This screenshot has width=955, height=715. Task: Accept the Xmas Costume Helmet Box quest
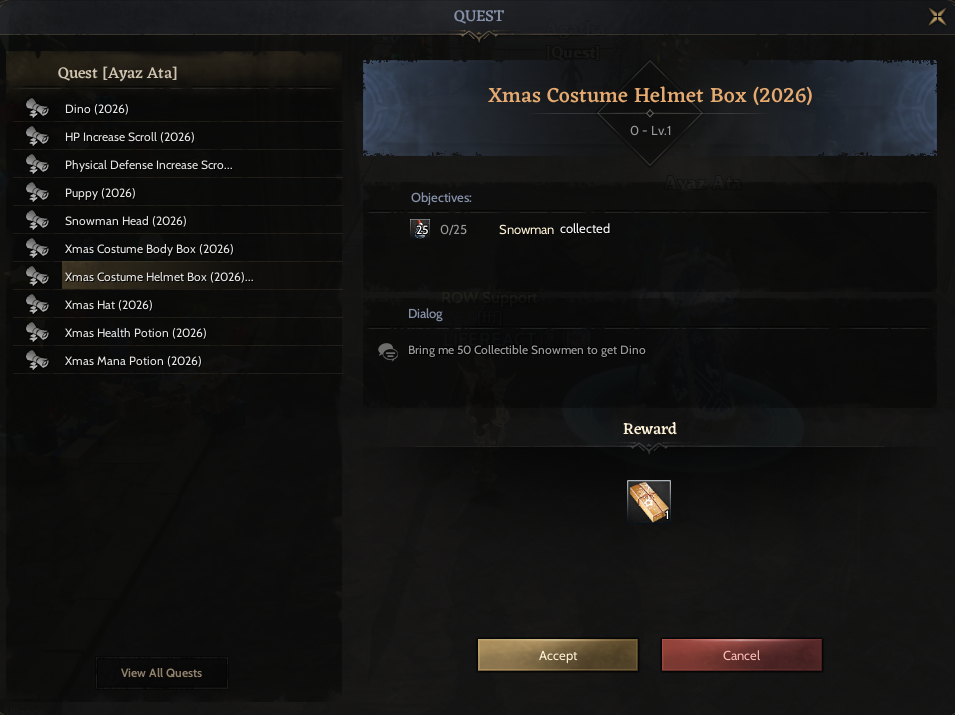click(x=557, y=655)
